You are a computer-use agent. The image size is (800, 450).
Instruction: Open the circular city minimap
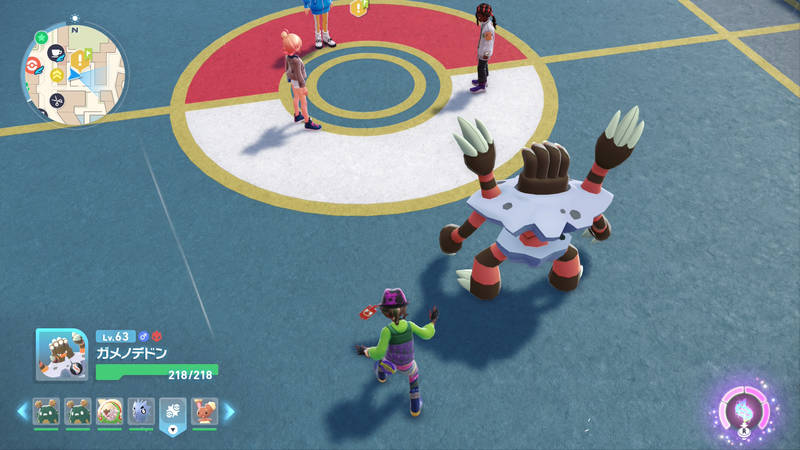74,74
